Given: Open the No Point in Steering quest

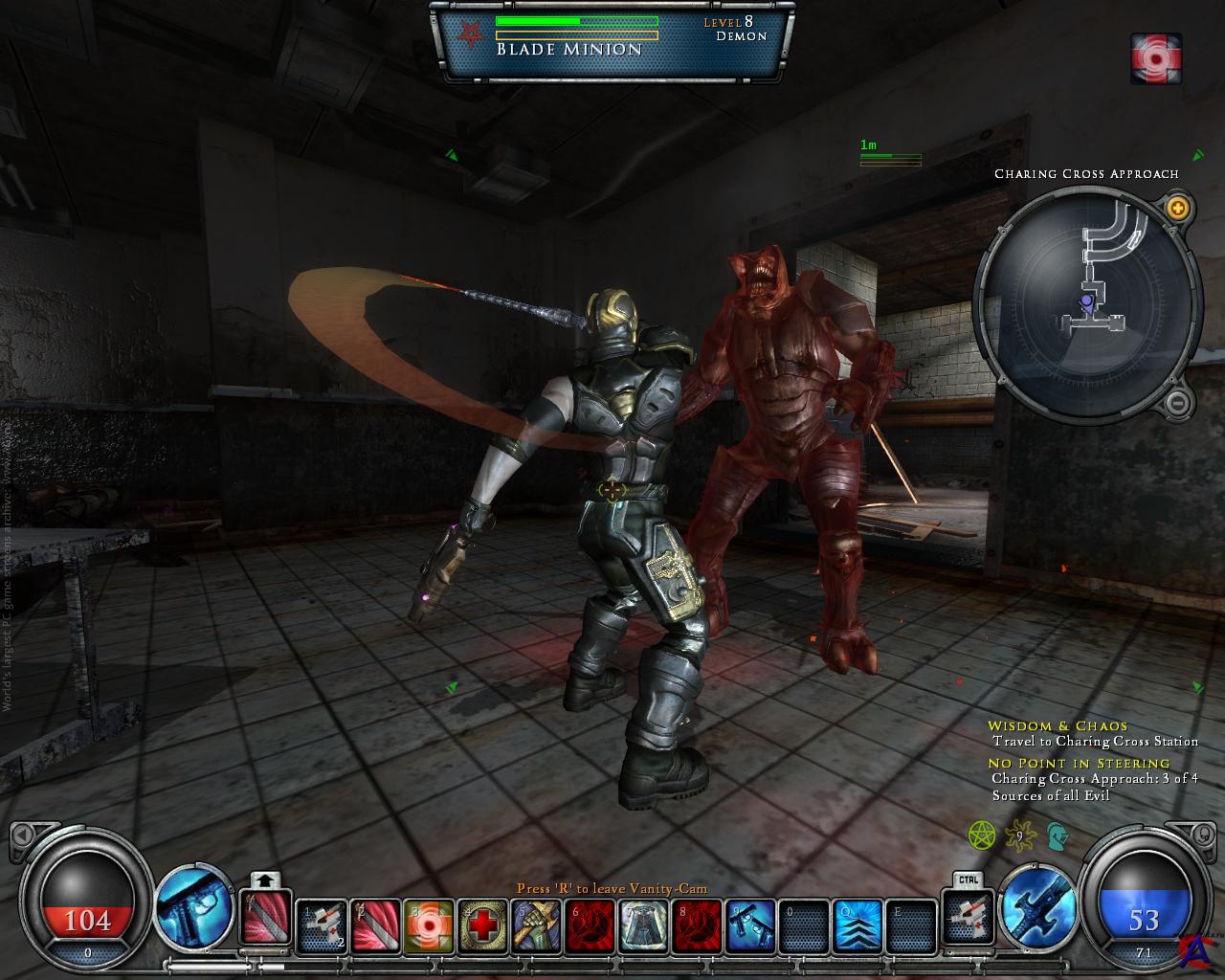Looking at the screenshot, I should pos(1079,763).
